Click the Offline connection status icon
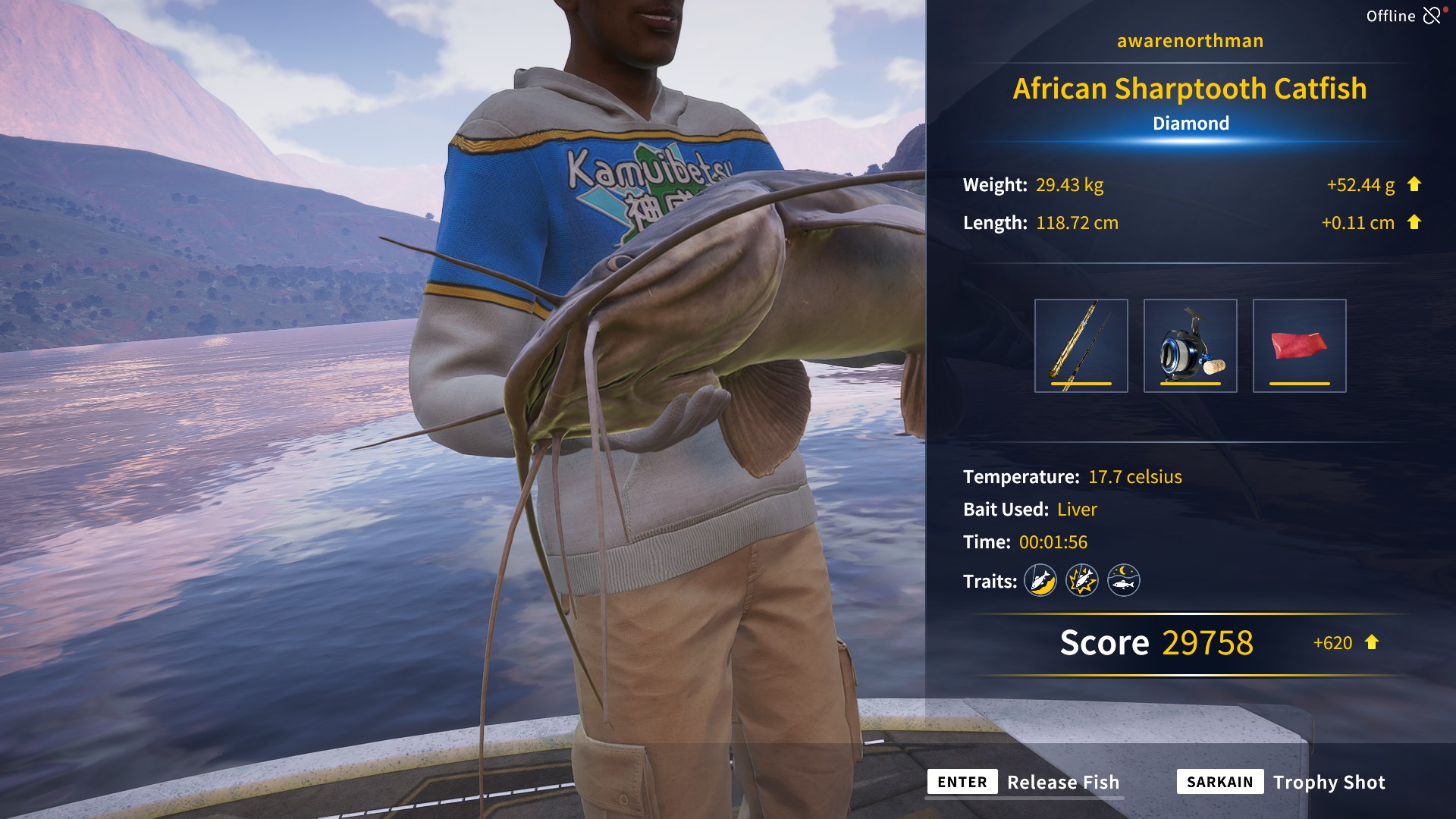The height and width of the screenshot is (819, 1456). pos(1432,15)
